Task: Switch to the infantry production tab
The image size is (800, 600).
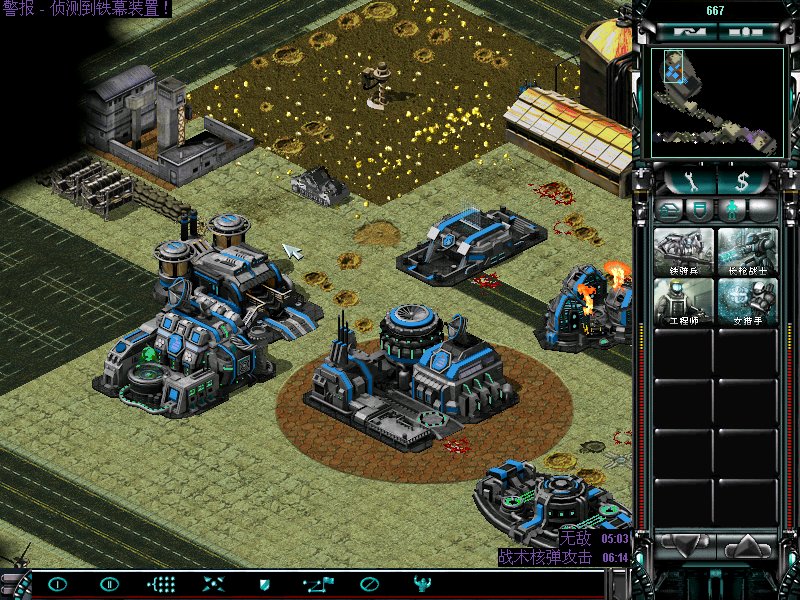Action: pyautogui.click(x=732, y=210)
